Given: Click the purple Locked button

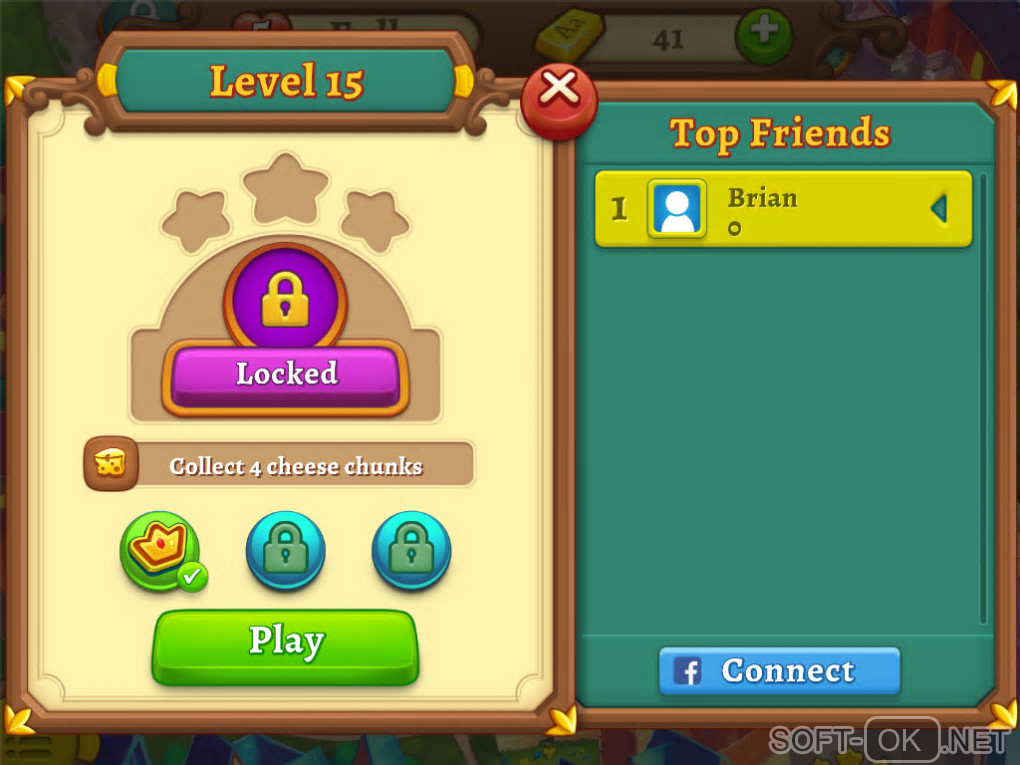Looking at the screenshot, I should 286,376.
